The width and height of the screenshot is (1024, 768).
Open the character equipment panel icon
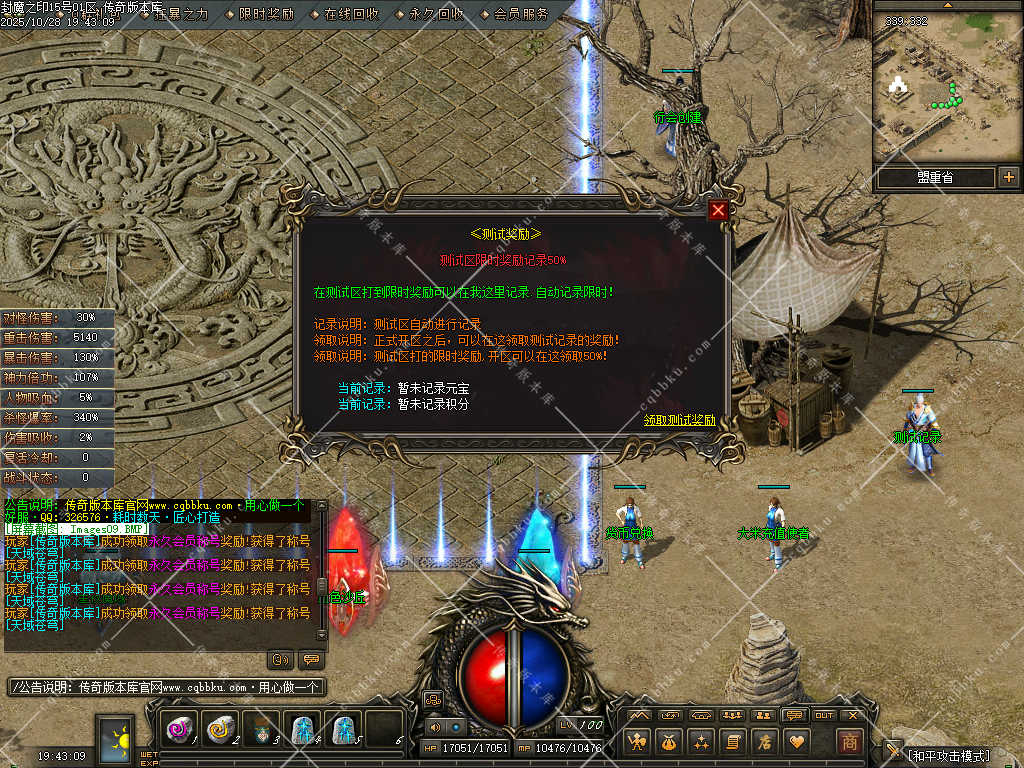tap(636, 741)
